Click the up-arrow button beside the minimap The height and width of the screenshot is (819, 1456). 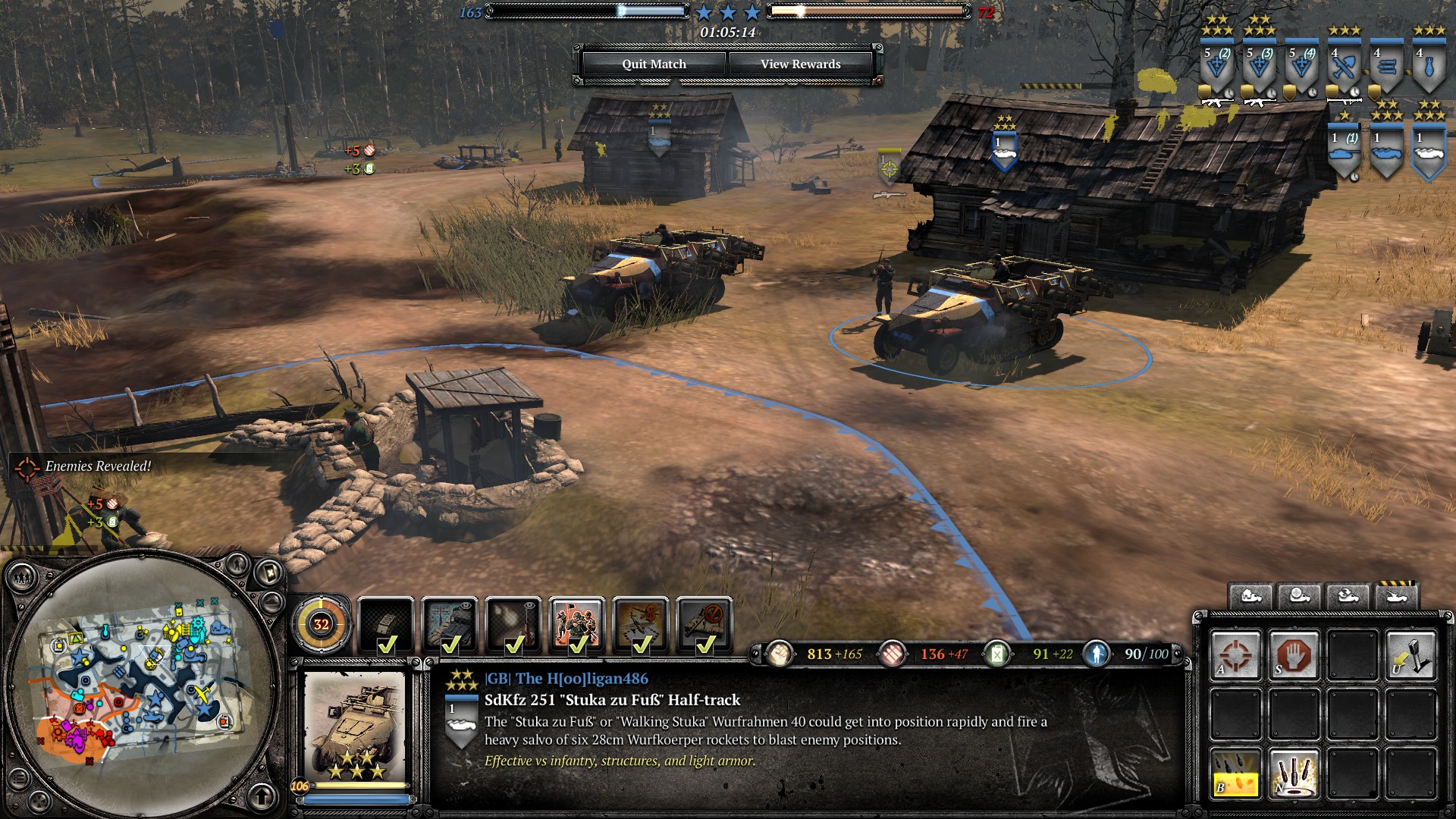point(262,796)
